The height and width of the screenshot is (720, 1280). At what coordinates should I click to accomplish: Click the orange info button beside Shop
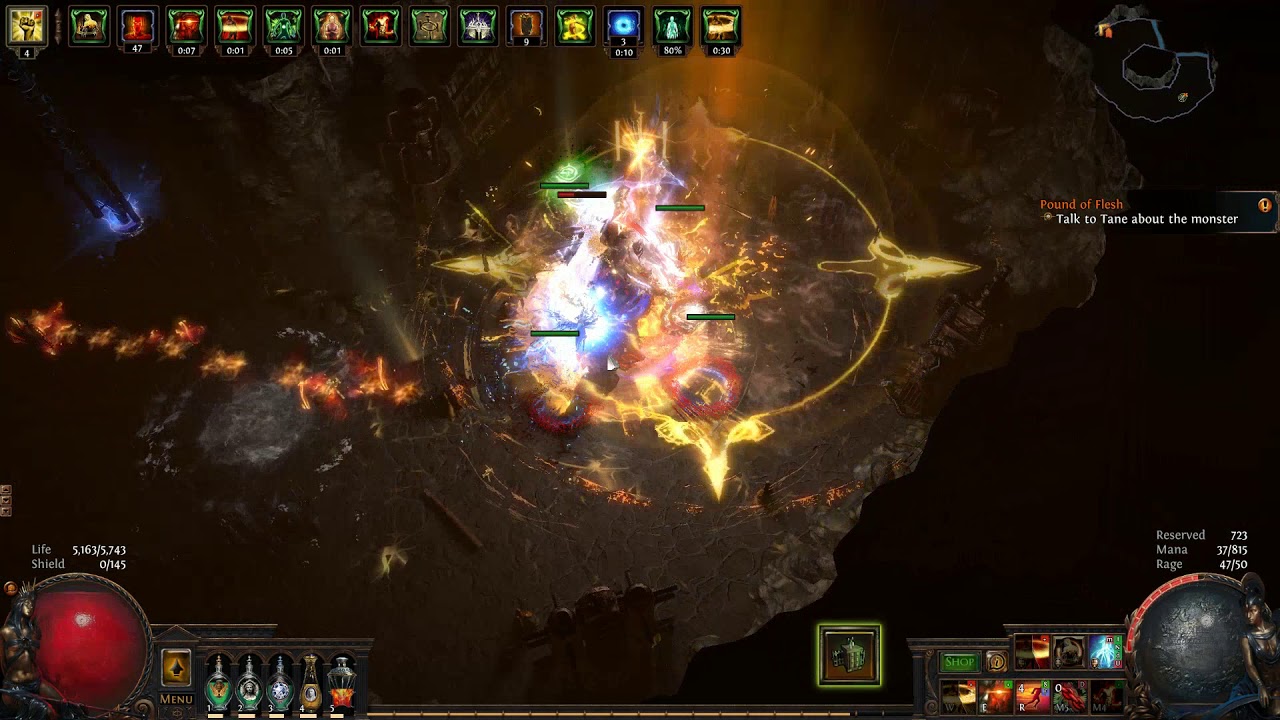click(x=996, y=662)
